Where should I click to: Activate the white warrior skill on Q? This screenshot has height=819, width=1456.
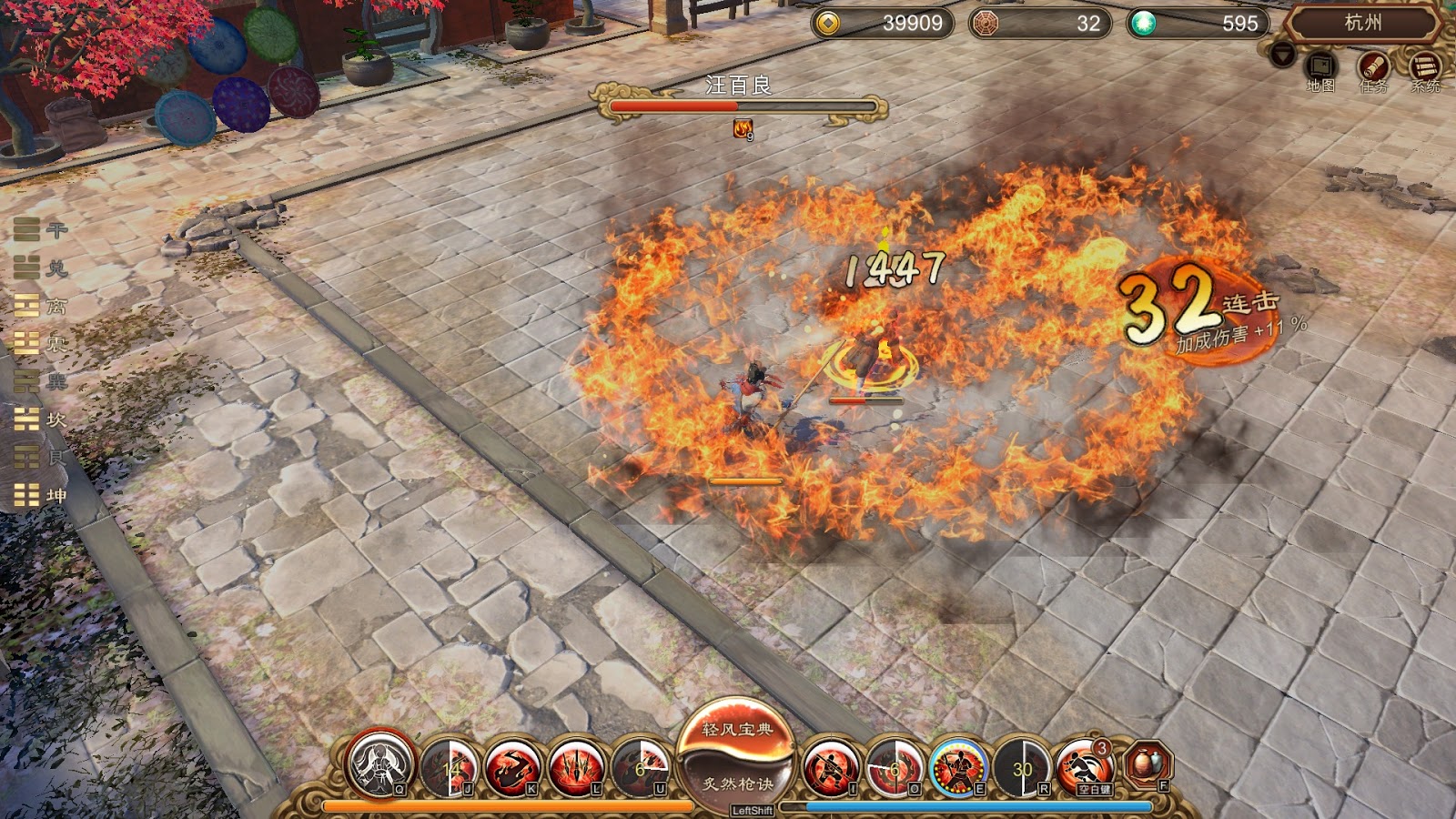380,764
